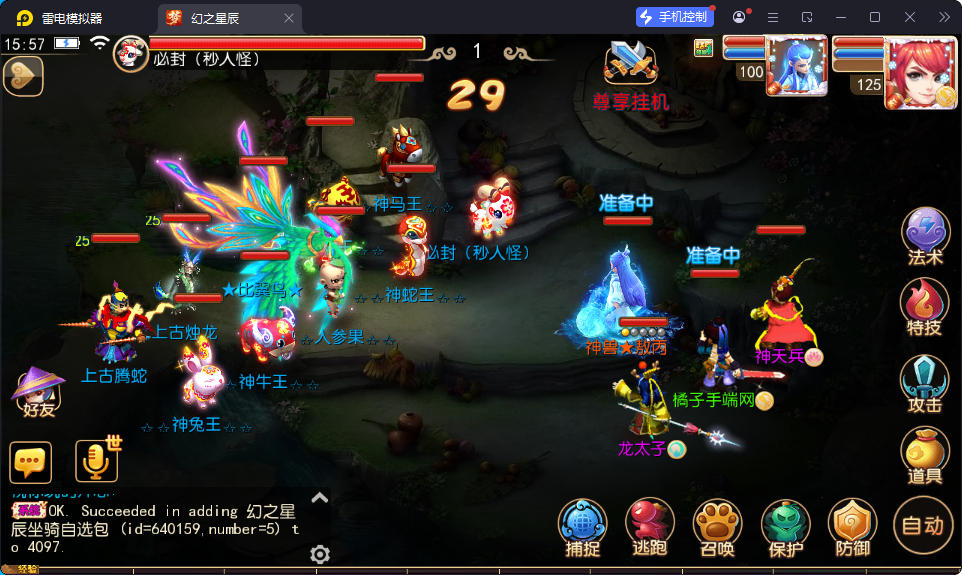This screenshot has width=962, height=575.
Task: Open chat settings gear icon
Action: 320,554
